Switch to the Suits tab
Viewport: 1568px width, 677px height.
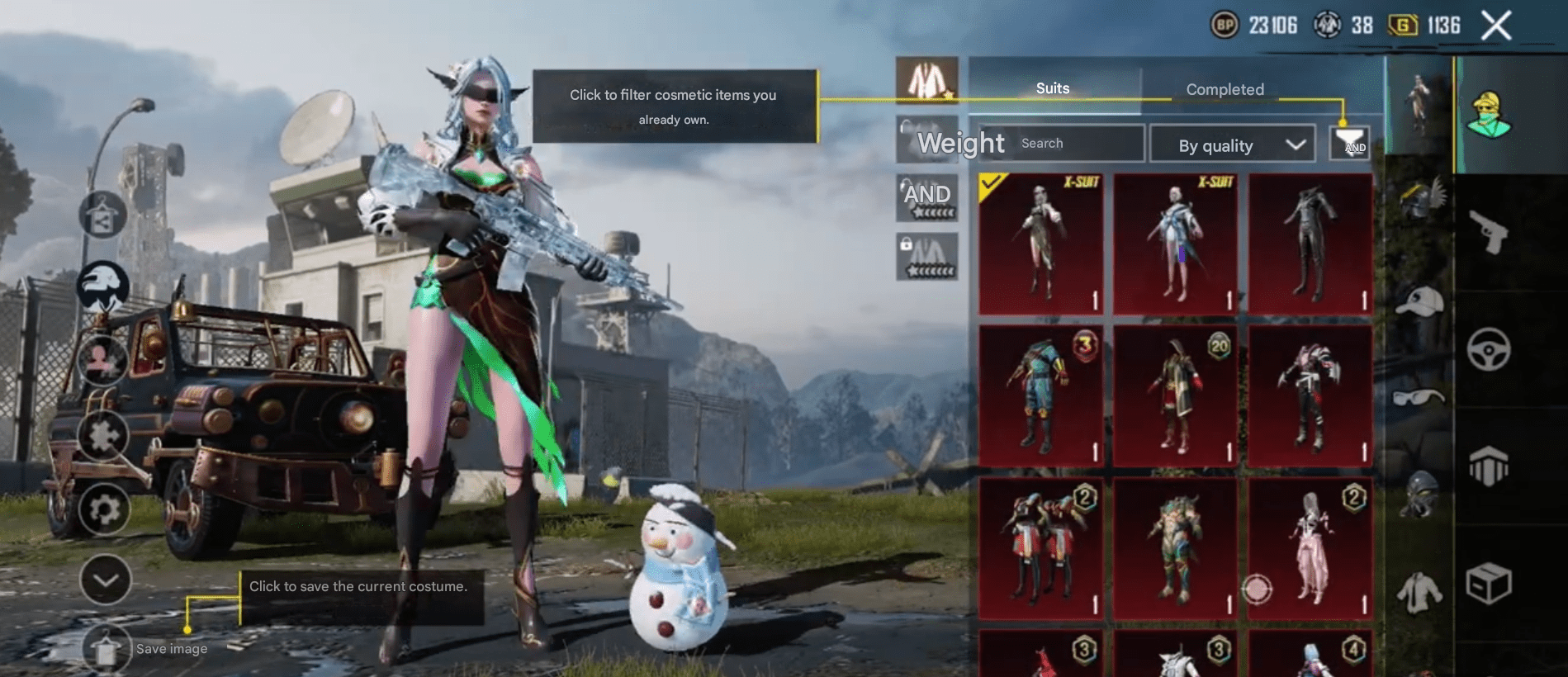(x=1052, y=88)
